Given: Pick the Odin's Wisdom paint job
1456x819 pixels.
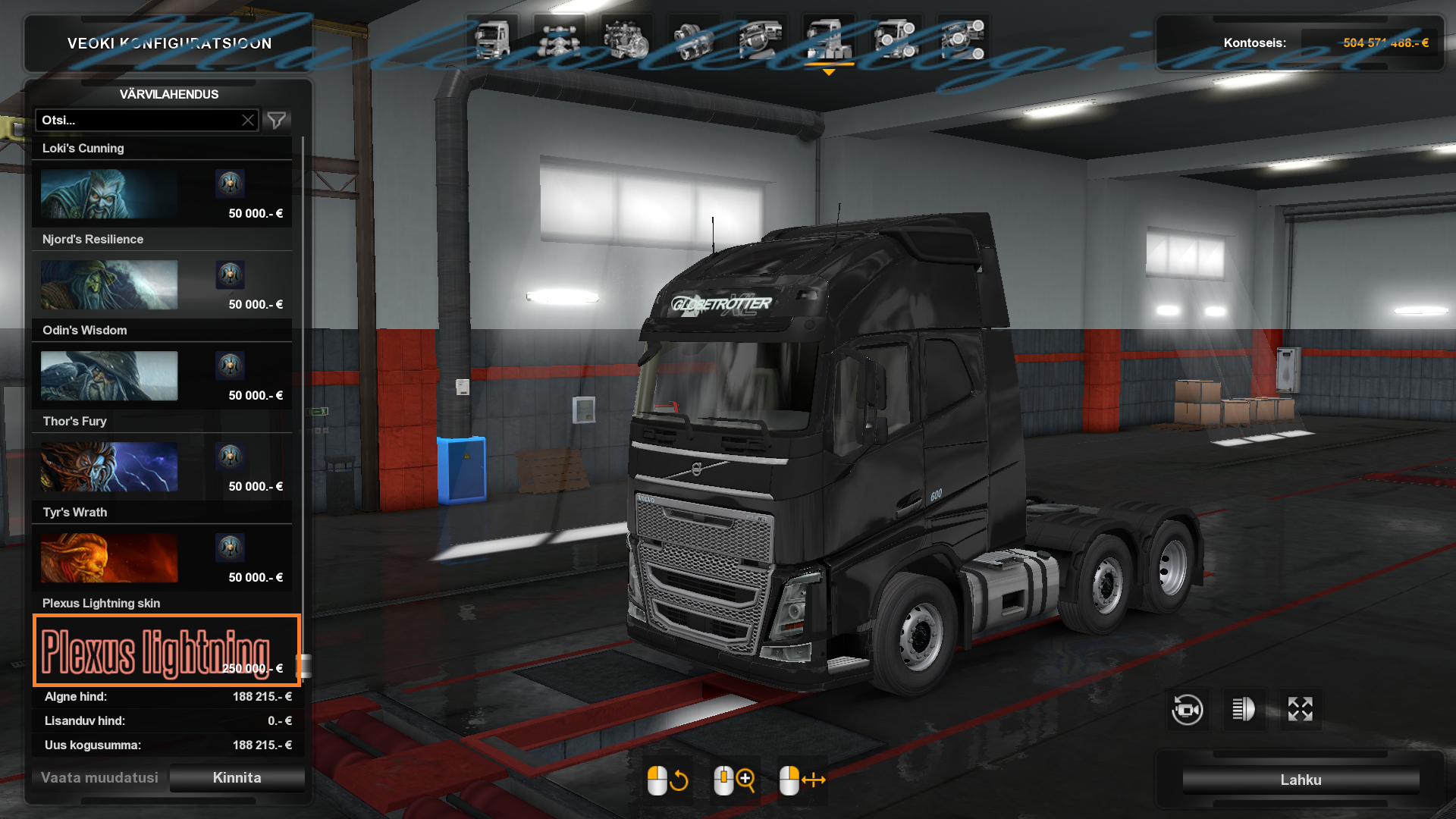Looking at the screenshot, I should [162, 376].
